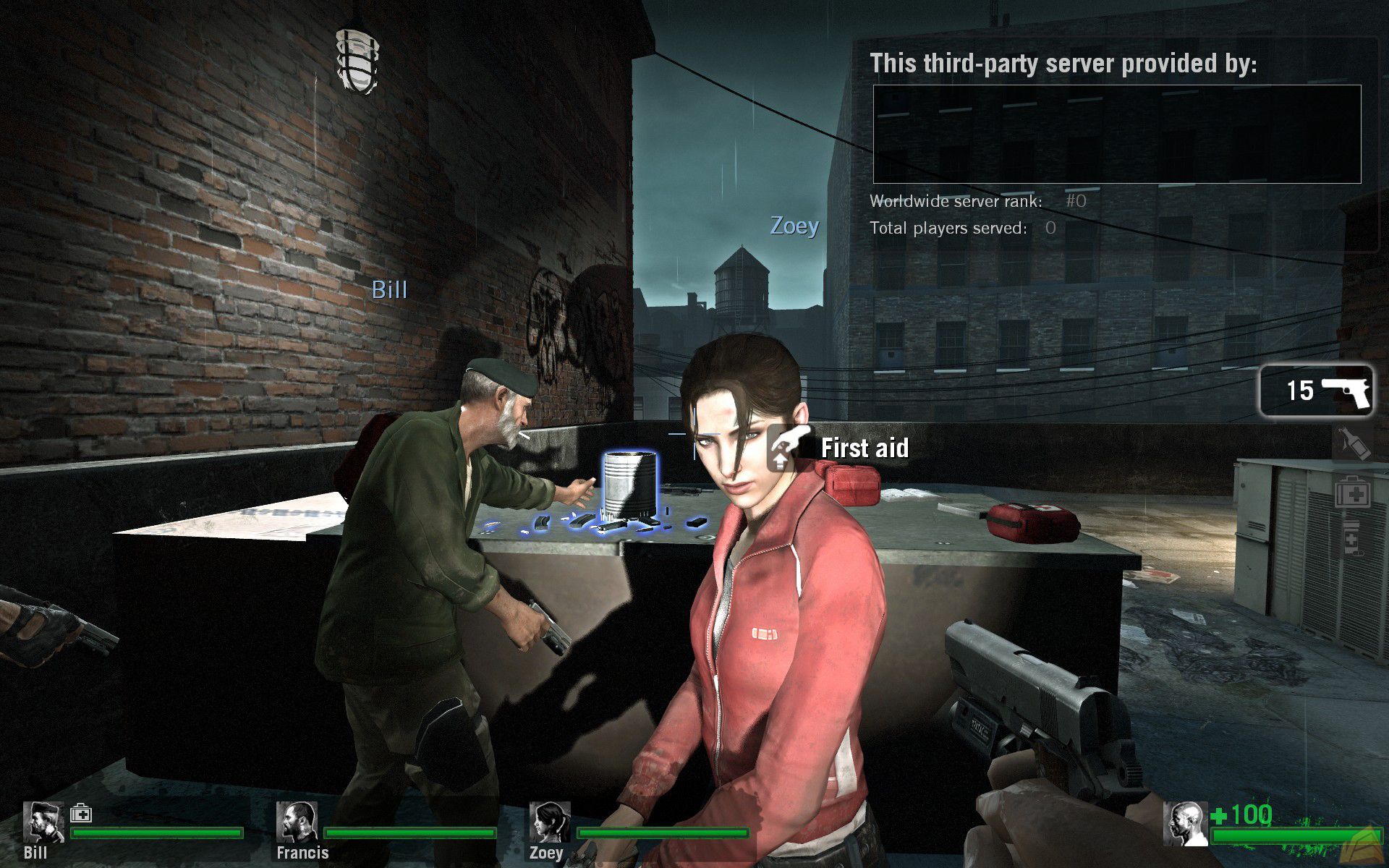Select the pistol weapon slot
Viewport: 1389px width, 868px height.
click(x=1316, y=391)
